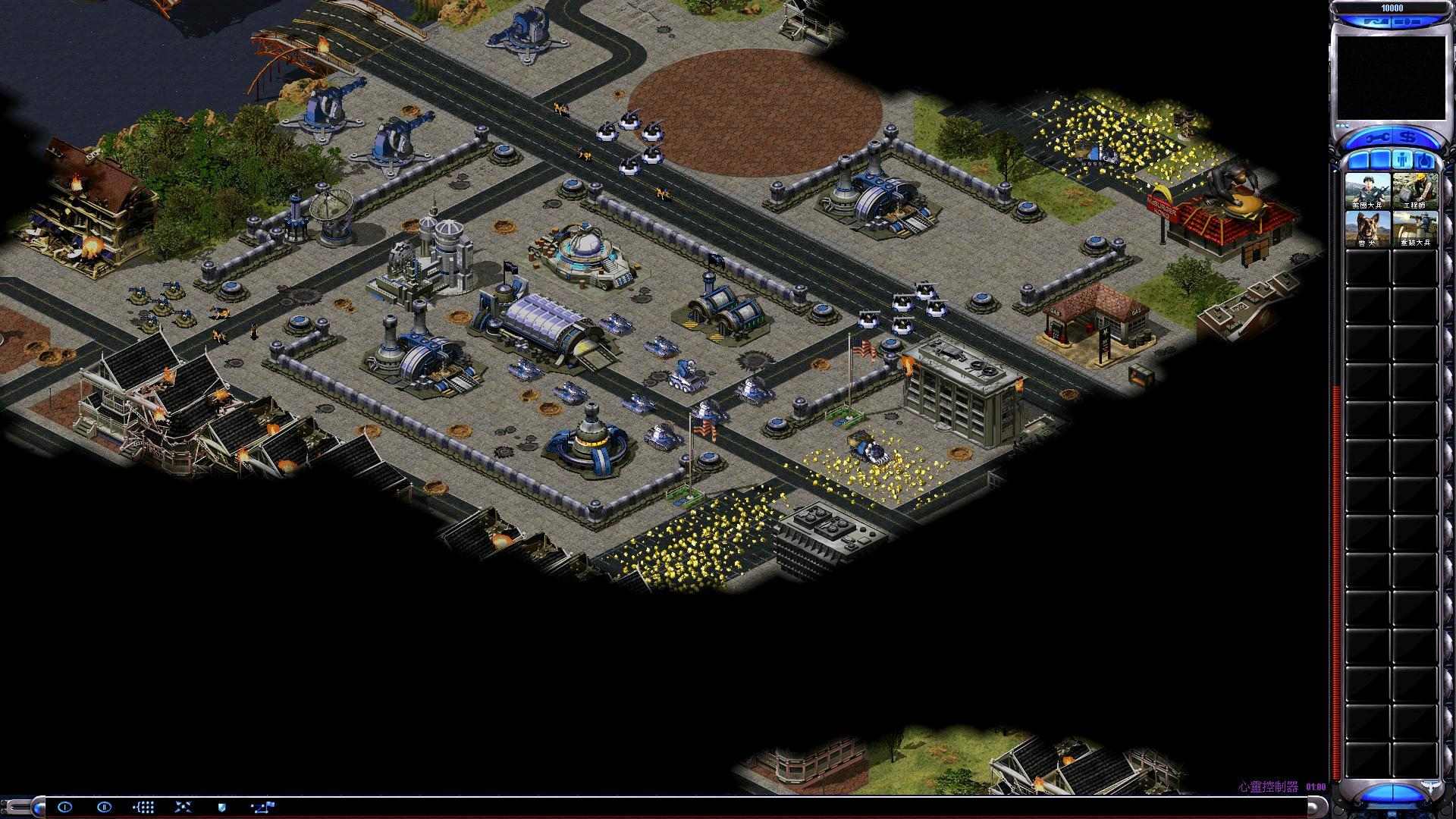This screenshot has width=1456, height=819.
Task: Enable sell mode with the dollar icon
Action: [x=1406, y=136]
